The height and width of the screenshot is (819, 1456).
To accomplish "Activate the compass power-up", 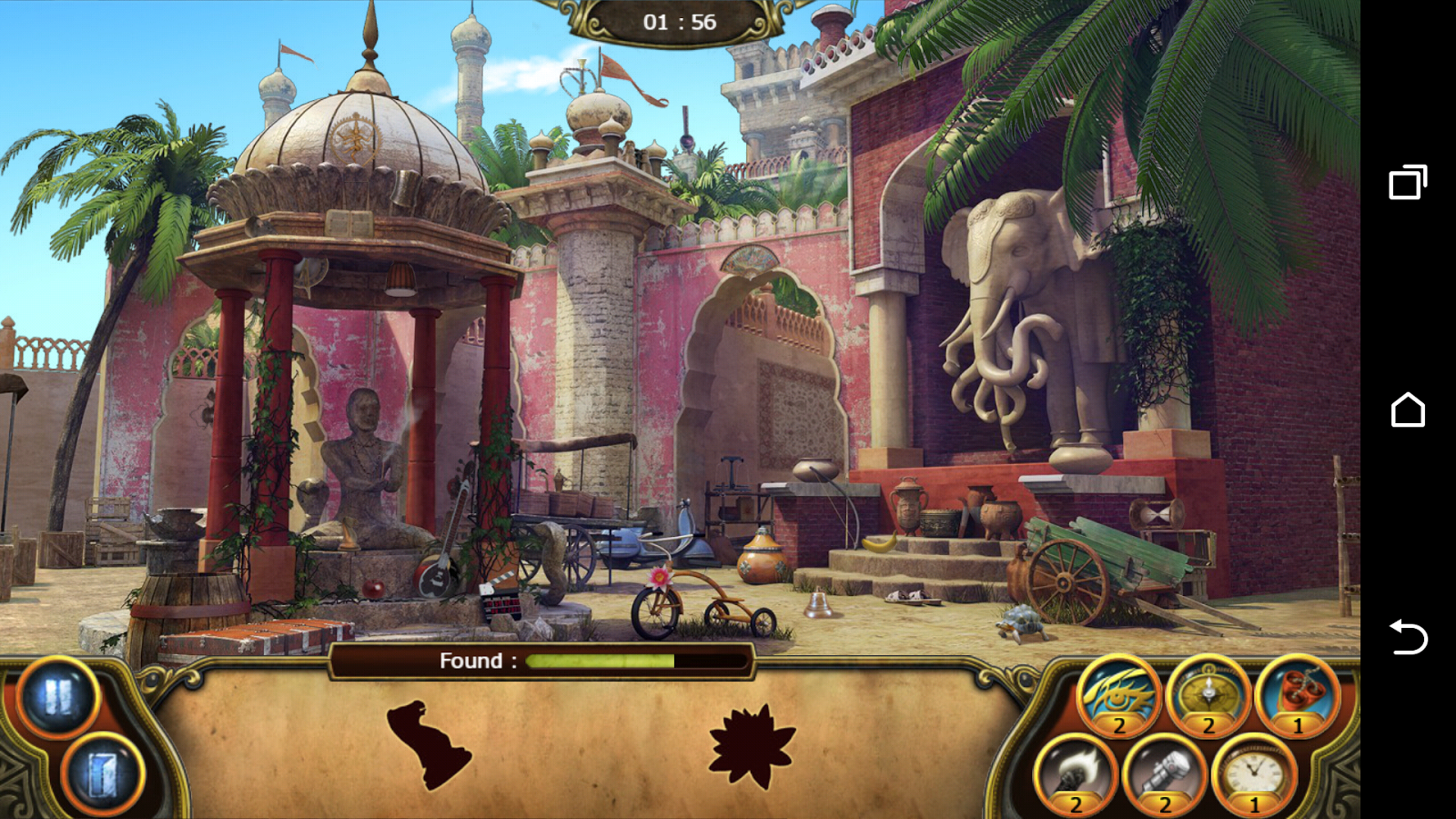I will tap(1208, 699).
